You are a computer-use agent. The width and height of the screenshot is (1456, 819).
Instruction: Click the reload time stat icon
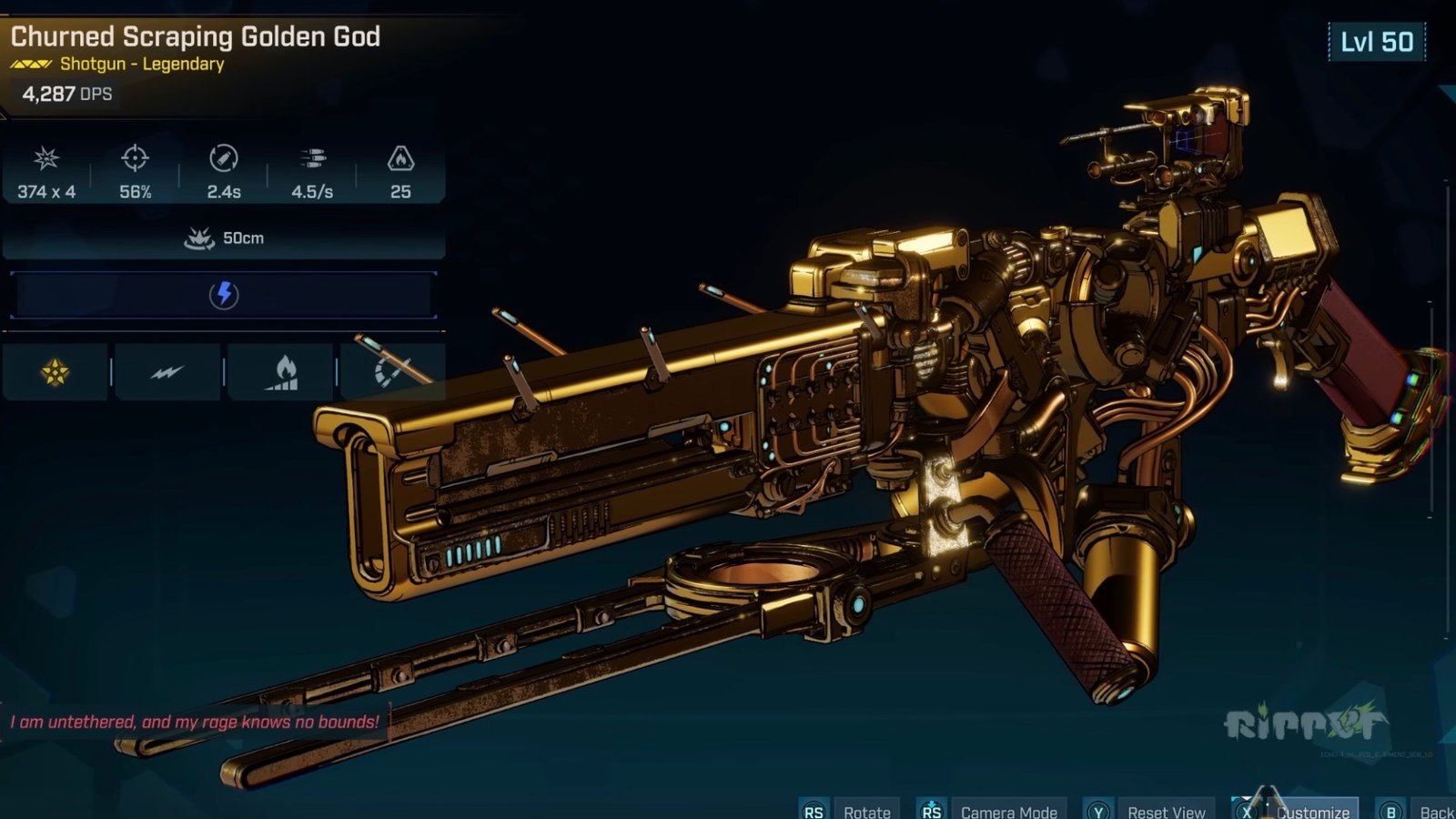click(x=224, y=158)
